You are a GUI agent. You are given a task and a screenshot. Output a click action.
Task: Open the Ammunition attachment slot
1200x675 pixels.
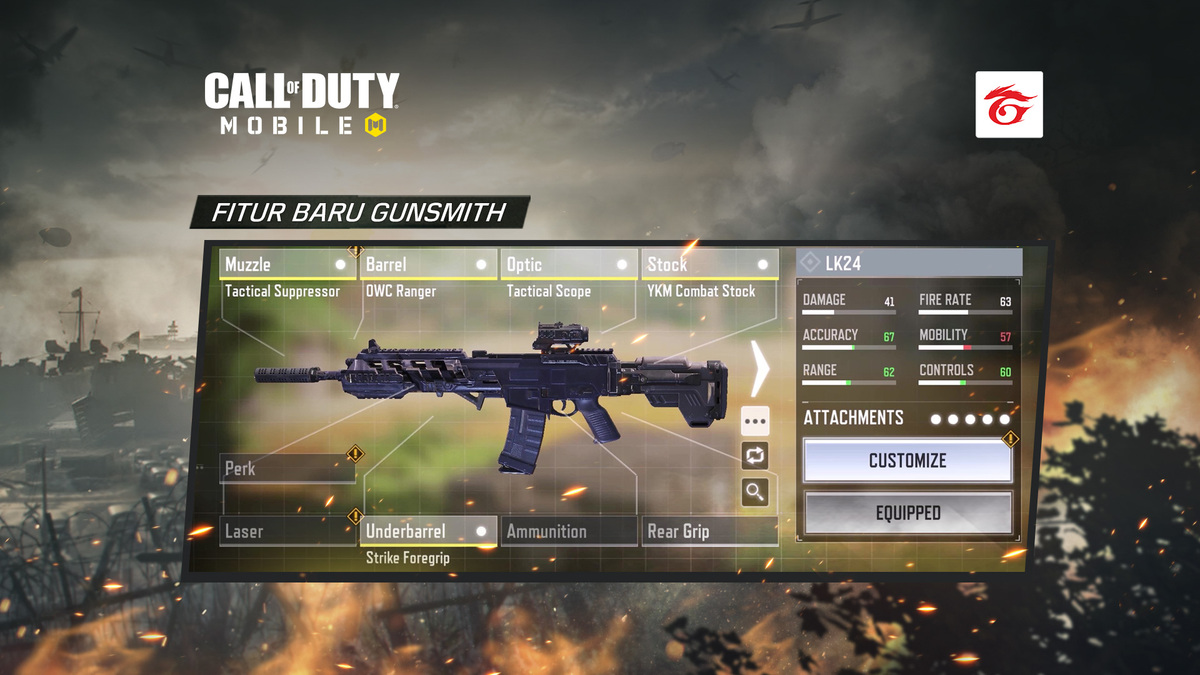click(x=569, y=531)
